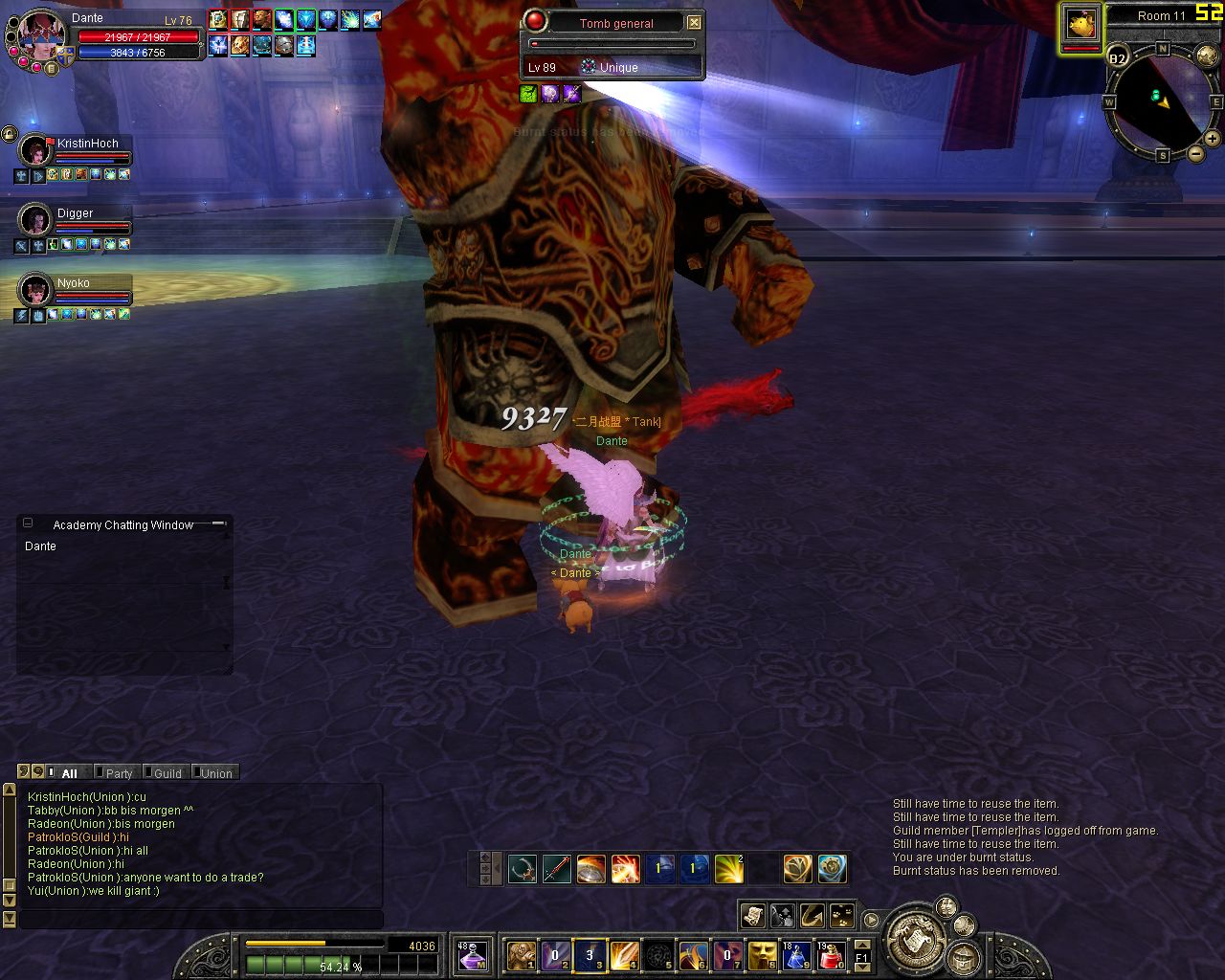Click the chat message input field
The height and width of the screenshot is (980, 1225).
click(x=201, y=919)
